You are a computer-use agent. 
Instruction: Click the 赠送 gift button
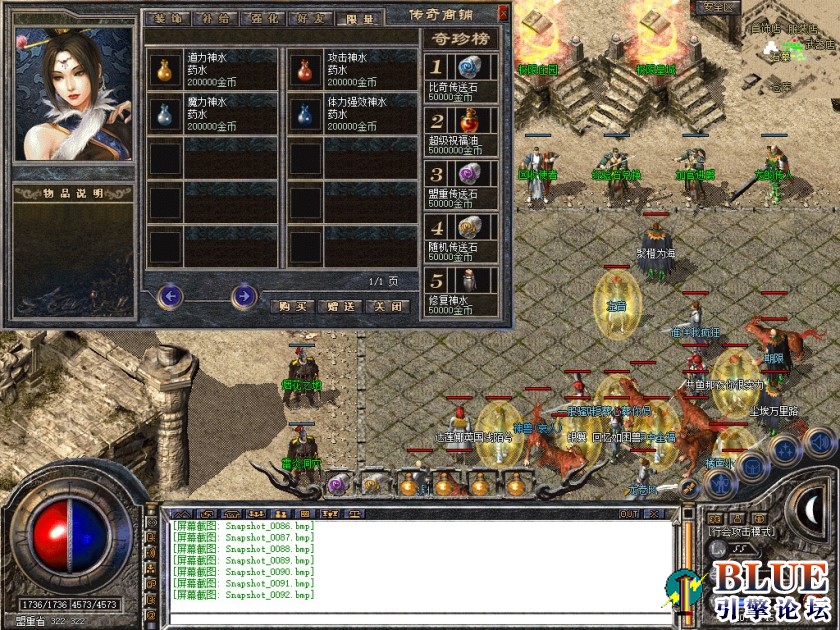[340, 306]
